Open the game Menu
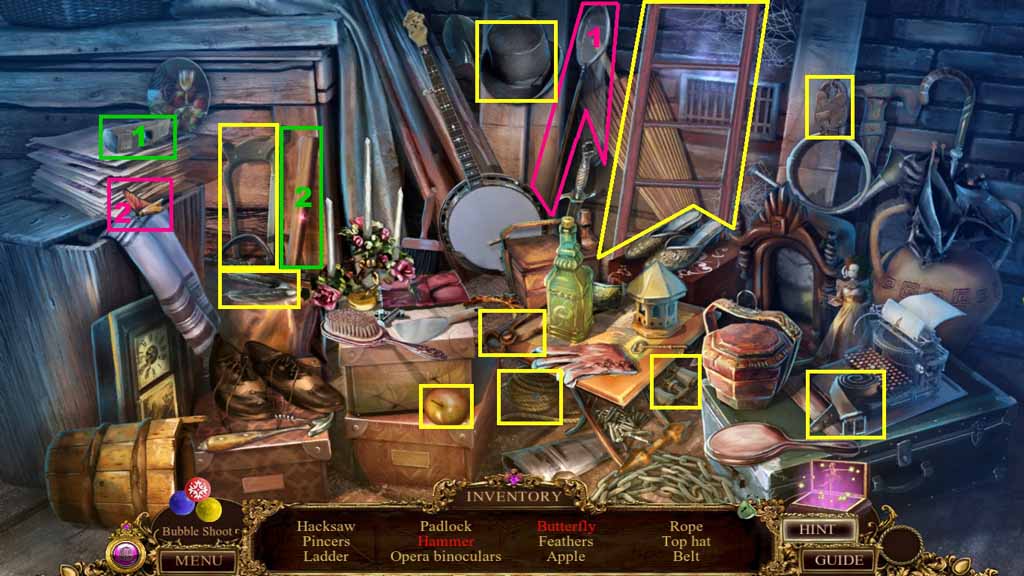Image resolution: width=1024 pixels, height=576 pixels. pyautogui.click(x=197, y=560)
